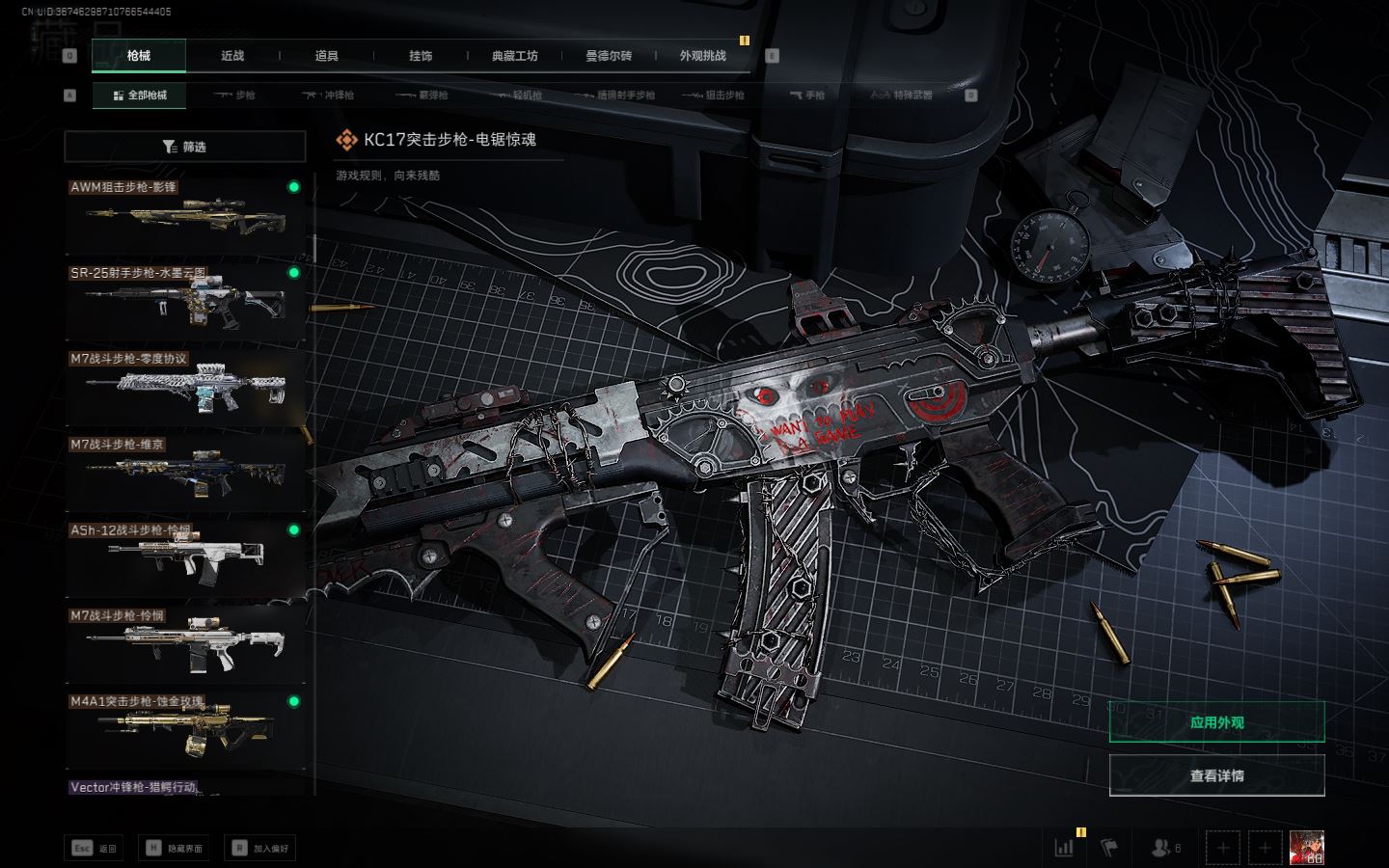Choose the M4A1突击步枪-蚀金玫瑰 skin
The height and width of the screenshot is (868, 1389).
pyautogui.click(x=185, y=731)
